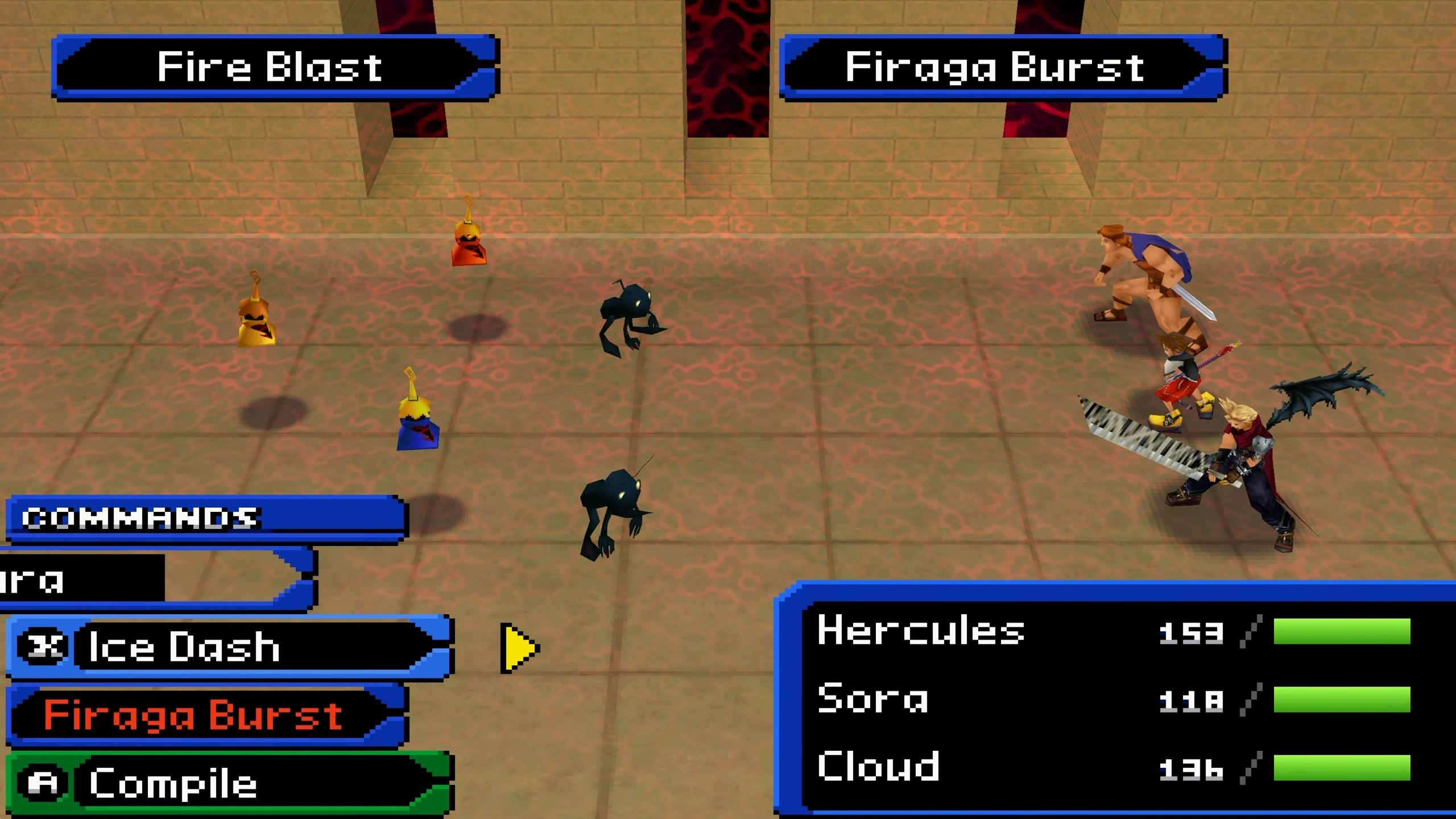1456x819 pixels.
Task: Activate the green Compile command
Action: 227,783
